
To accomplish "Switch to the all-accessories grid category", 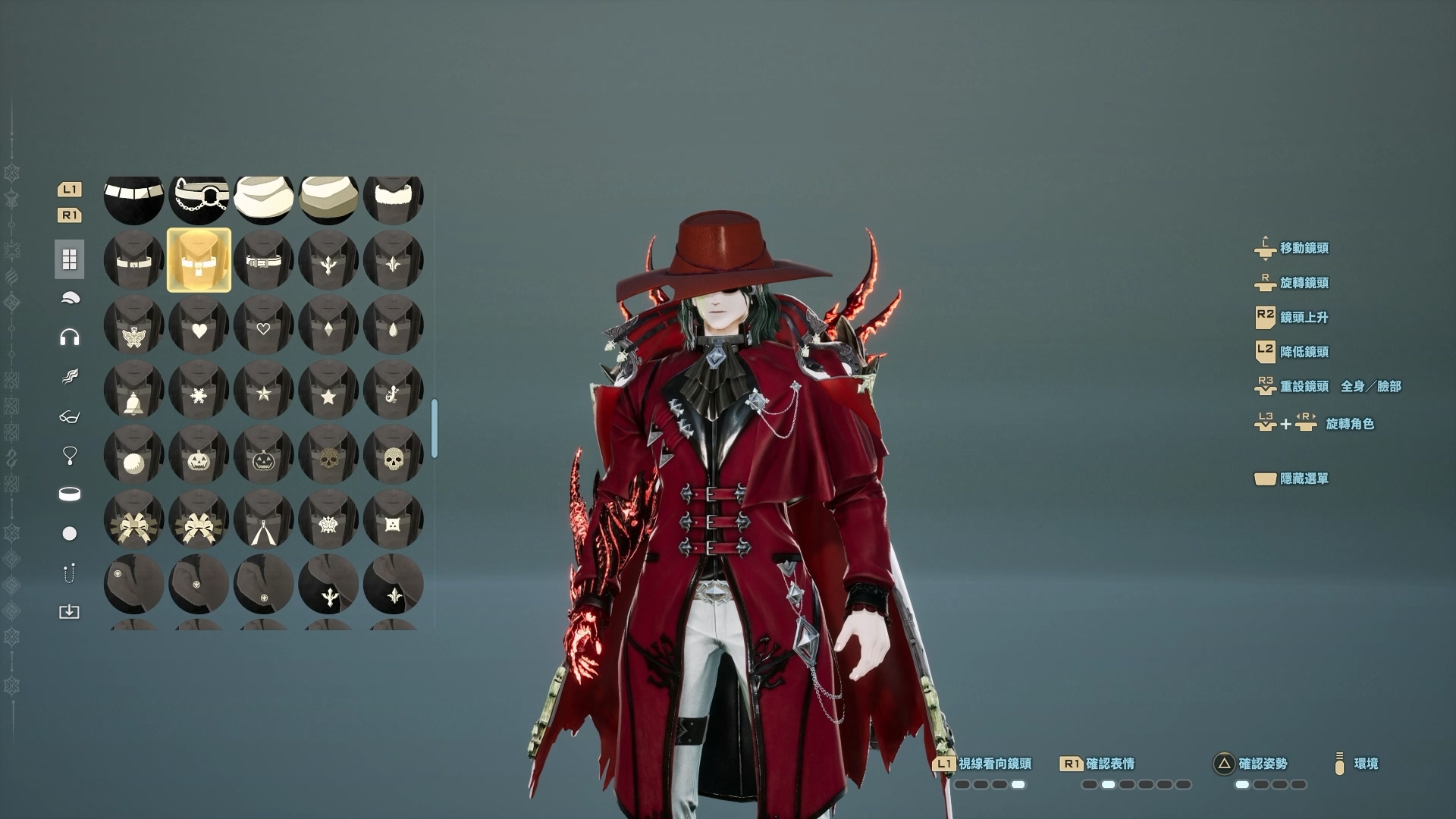I will point(69,259).
